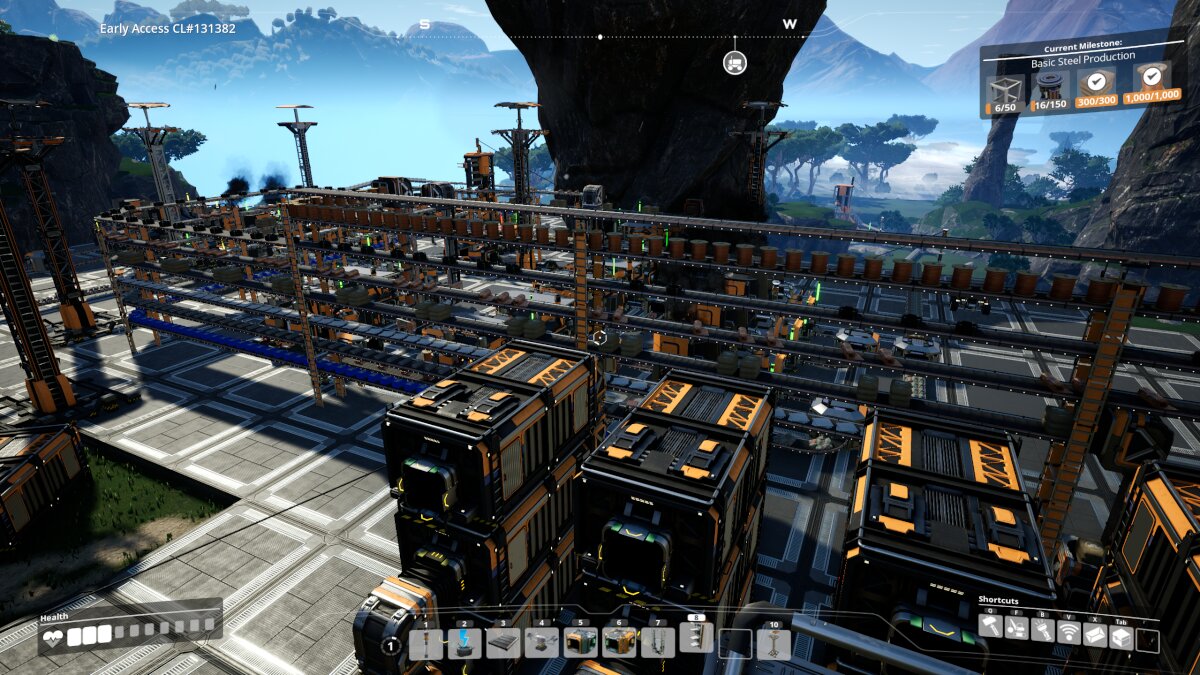Activate the dismantle wrecking-ball shortcut
The image size is (1200, 675).
click(1016, 628)
